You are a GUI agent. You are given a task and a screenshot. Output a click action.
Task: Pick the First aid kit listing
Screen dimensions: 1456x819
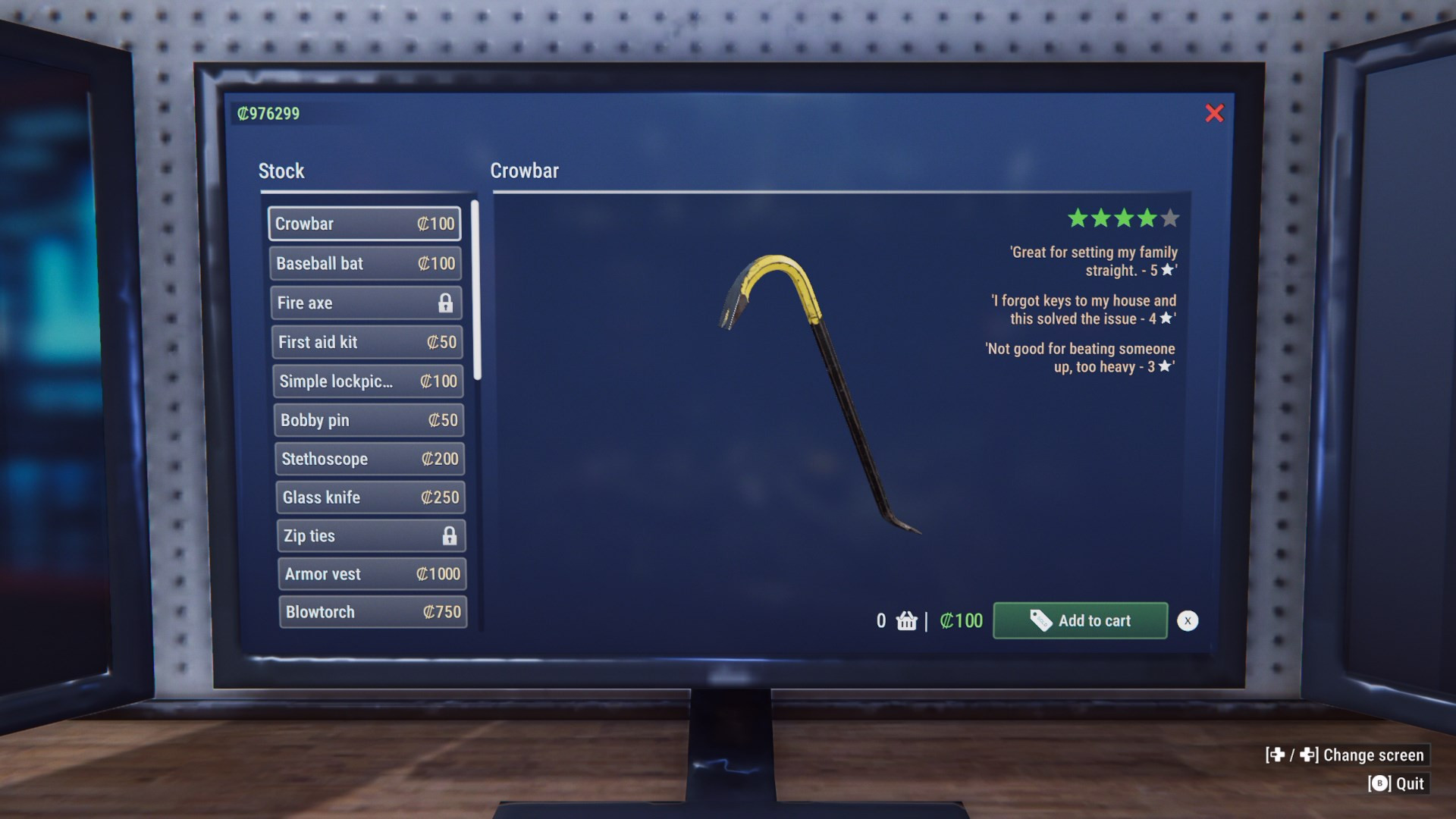[x=367, y=342]
